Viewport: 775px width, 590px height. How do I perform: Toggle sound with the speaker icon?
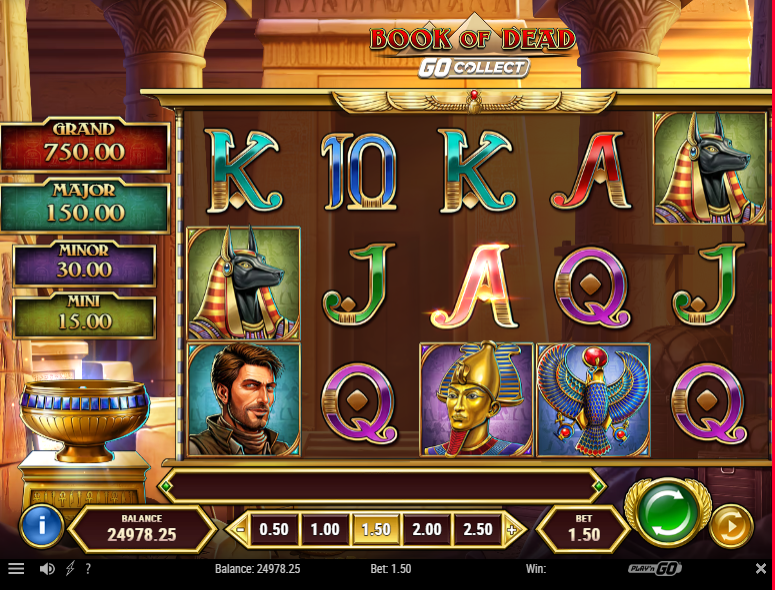[x=46, y=569]
